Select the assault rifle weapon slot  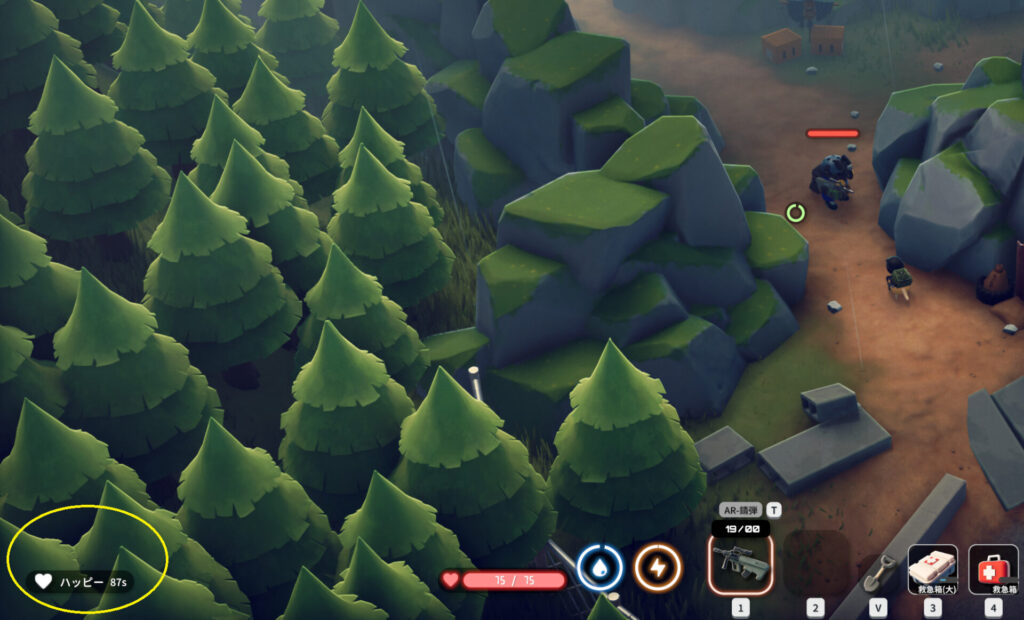740,565
